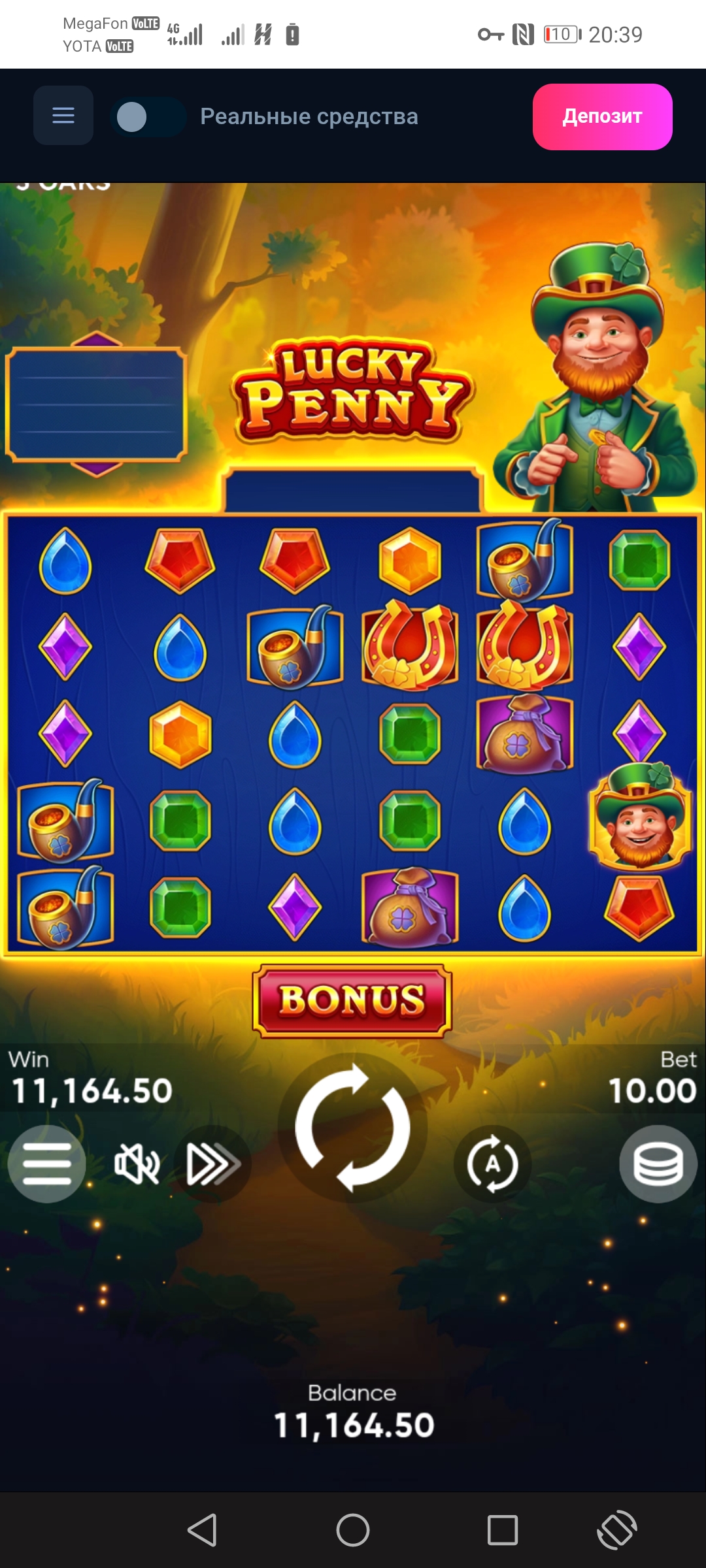Toggle the Реальные средства switch

[148, 118]
